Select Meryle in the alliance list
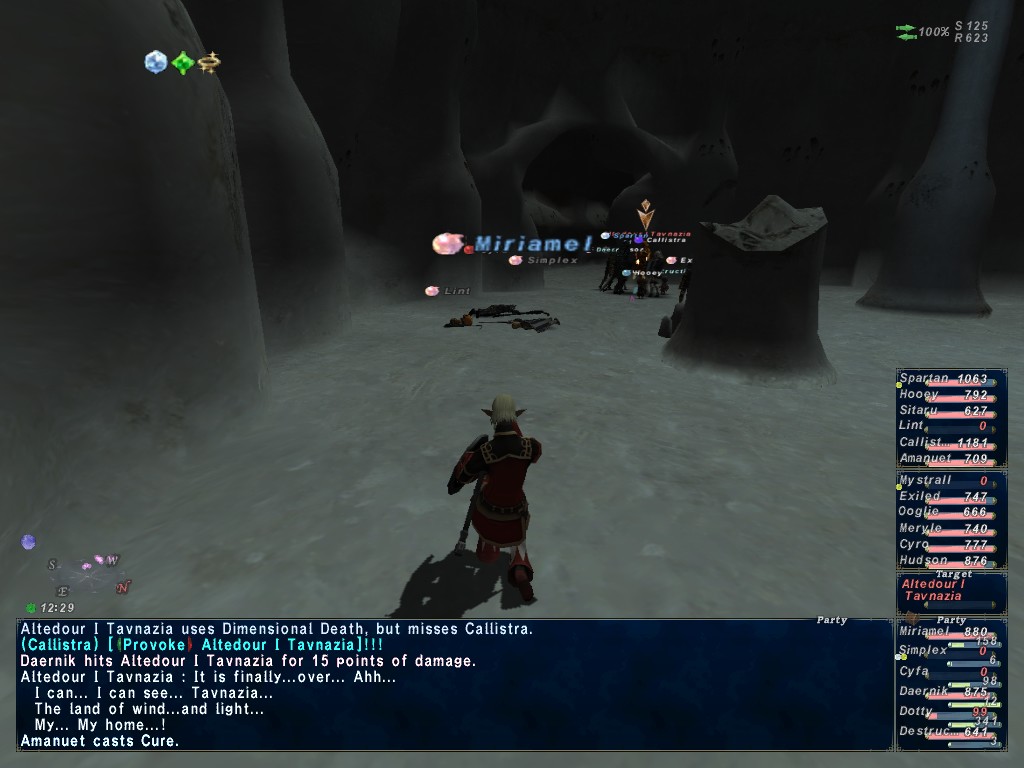 coord(948,529)
